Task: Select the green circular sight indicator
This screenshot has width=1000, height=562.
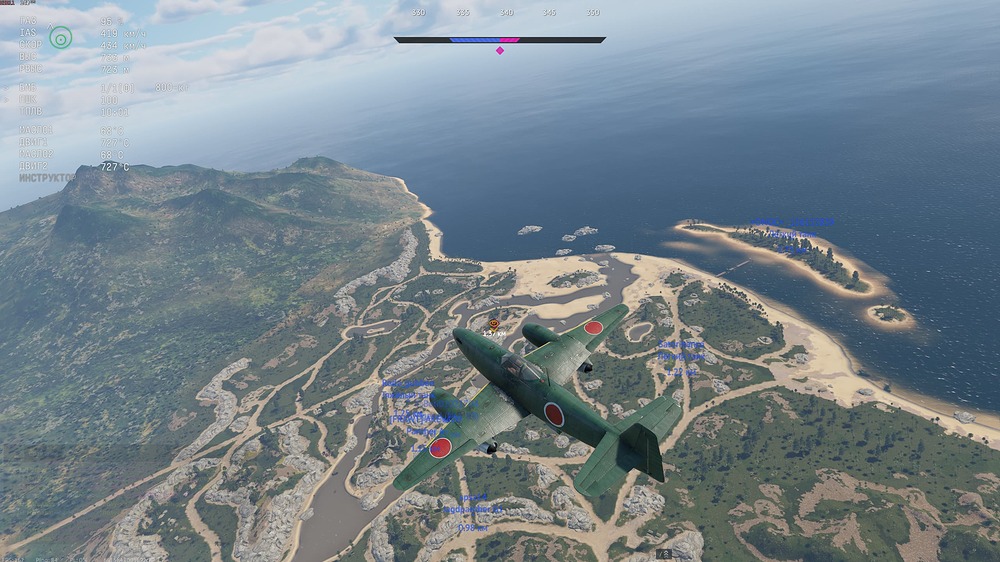Action: [x=61, y=38]
